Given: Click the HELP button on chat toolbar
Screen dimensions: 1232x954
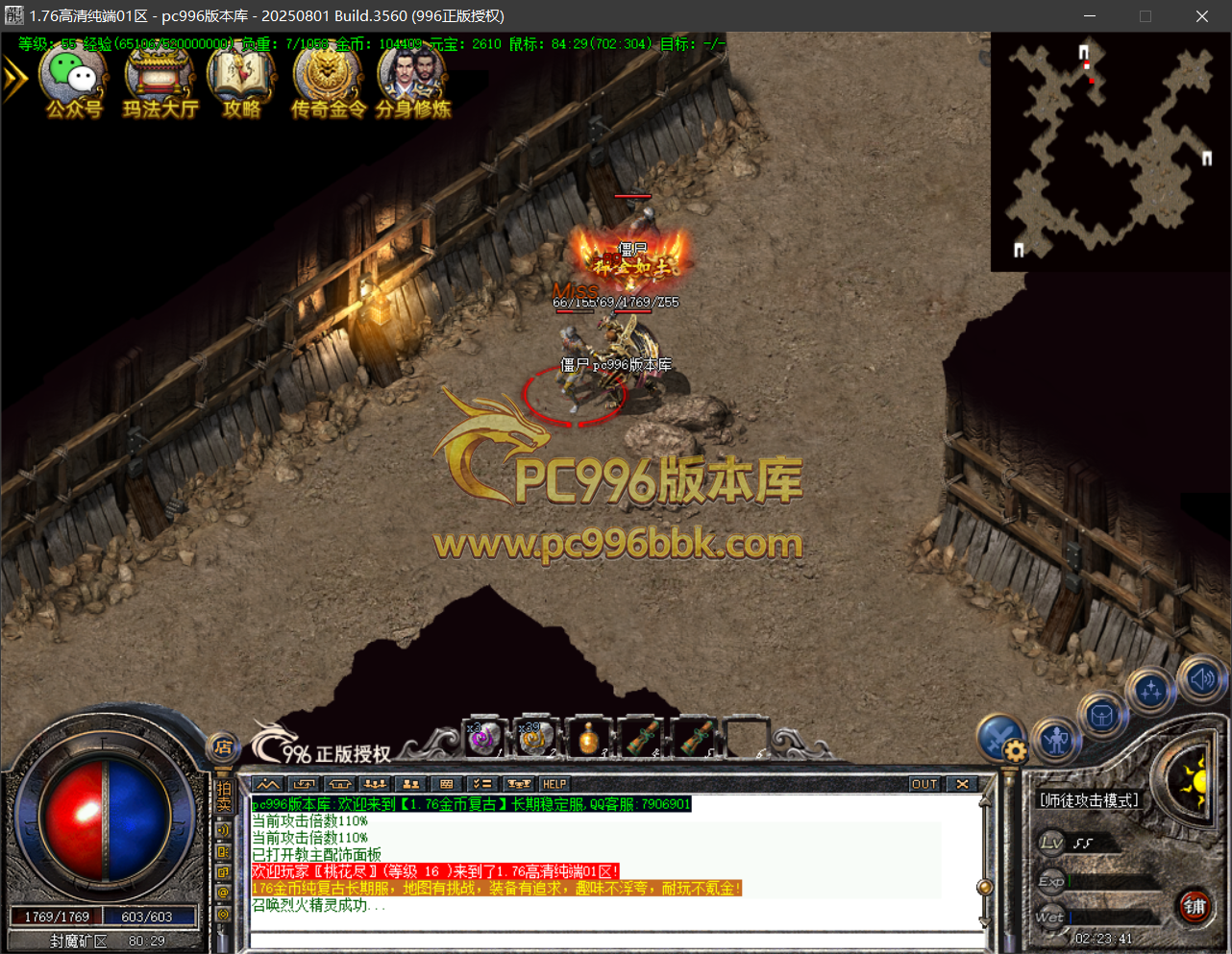Looking at the screenshot, I should click(x=554, y=784).
